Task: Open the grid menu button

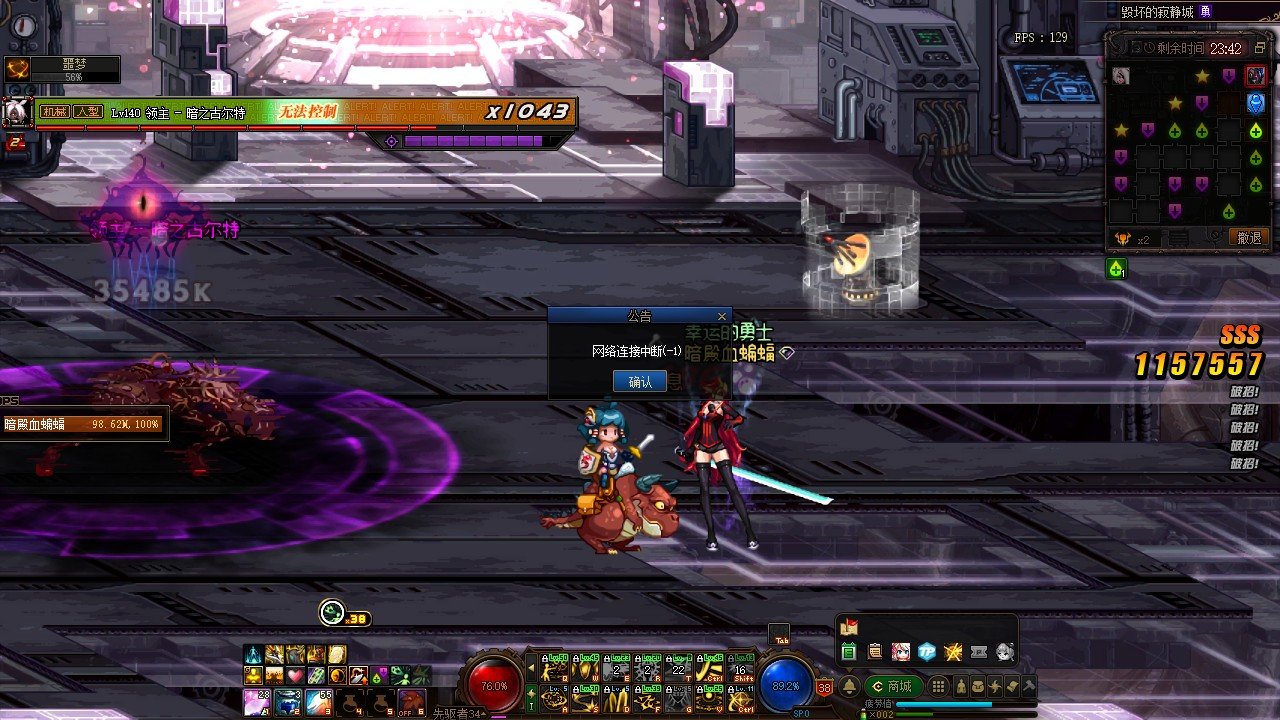Action: [x=938, y=686]
